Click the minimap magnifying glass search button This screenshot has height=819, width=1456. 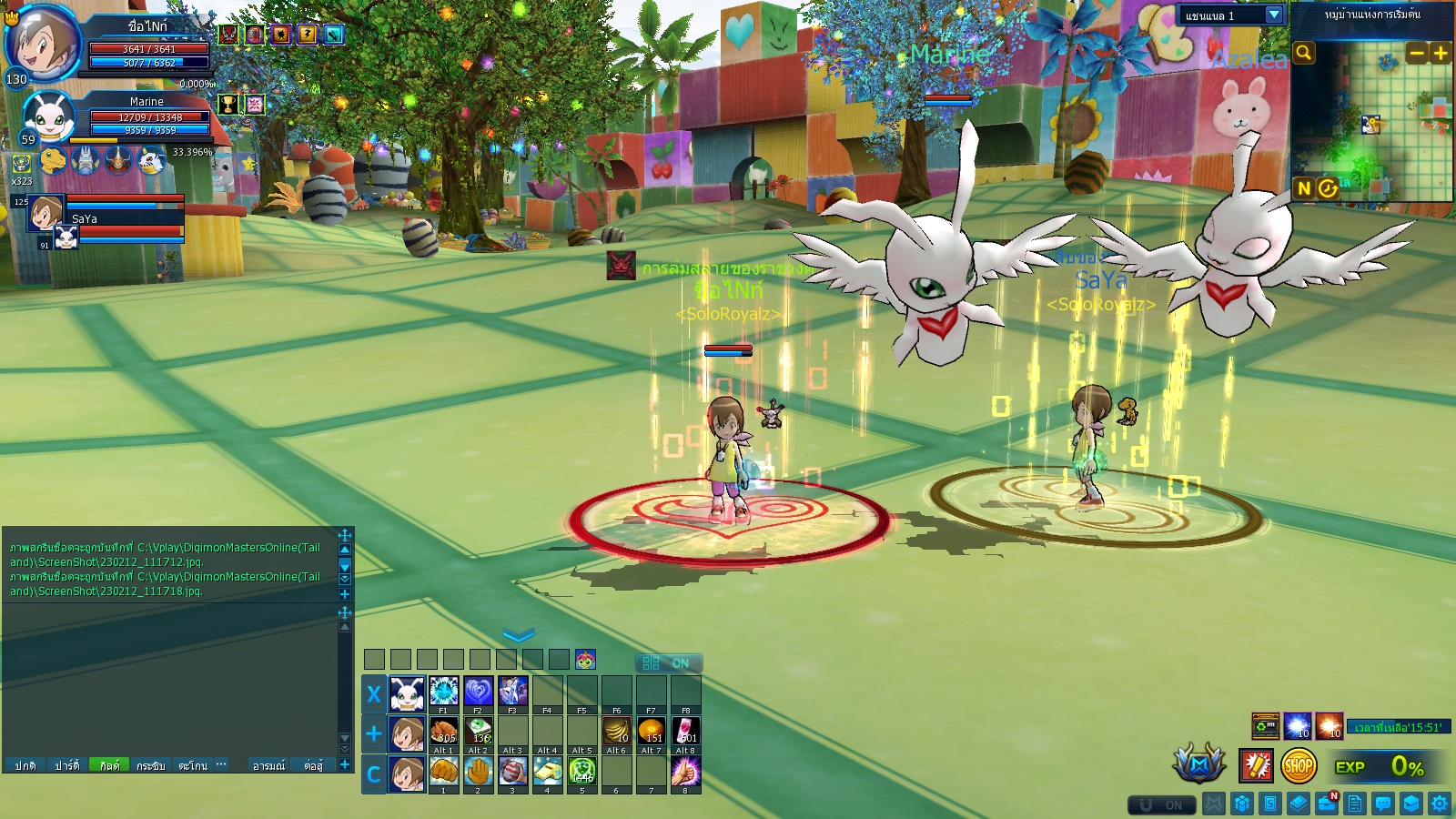coord(1303,53)
